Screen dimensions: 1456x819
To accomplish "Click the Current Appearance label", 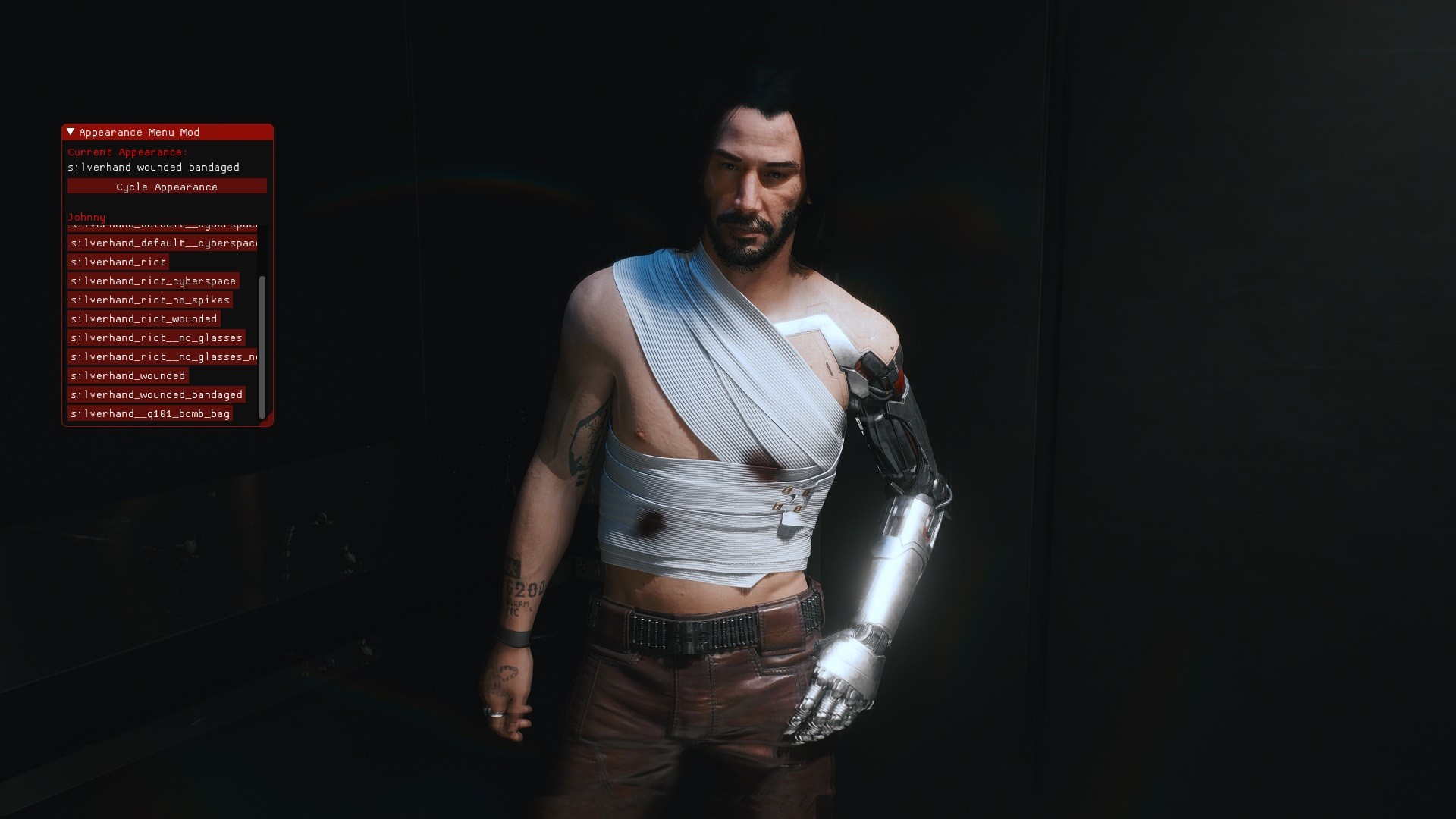I will tap(127, 152).
